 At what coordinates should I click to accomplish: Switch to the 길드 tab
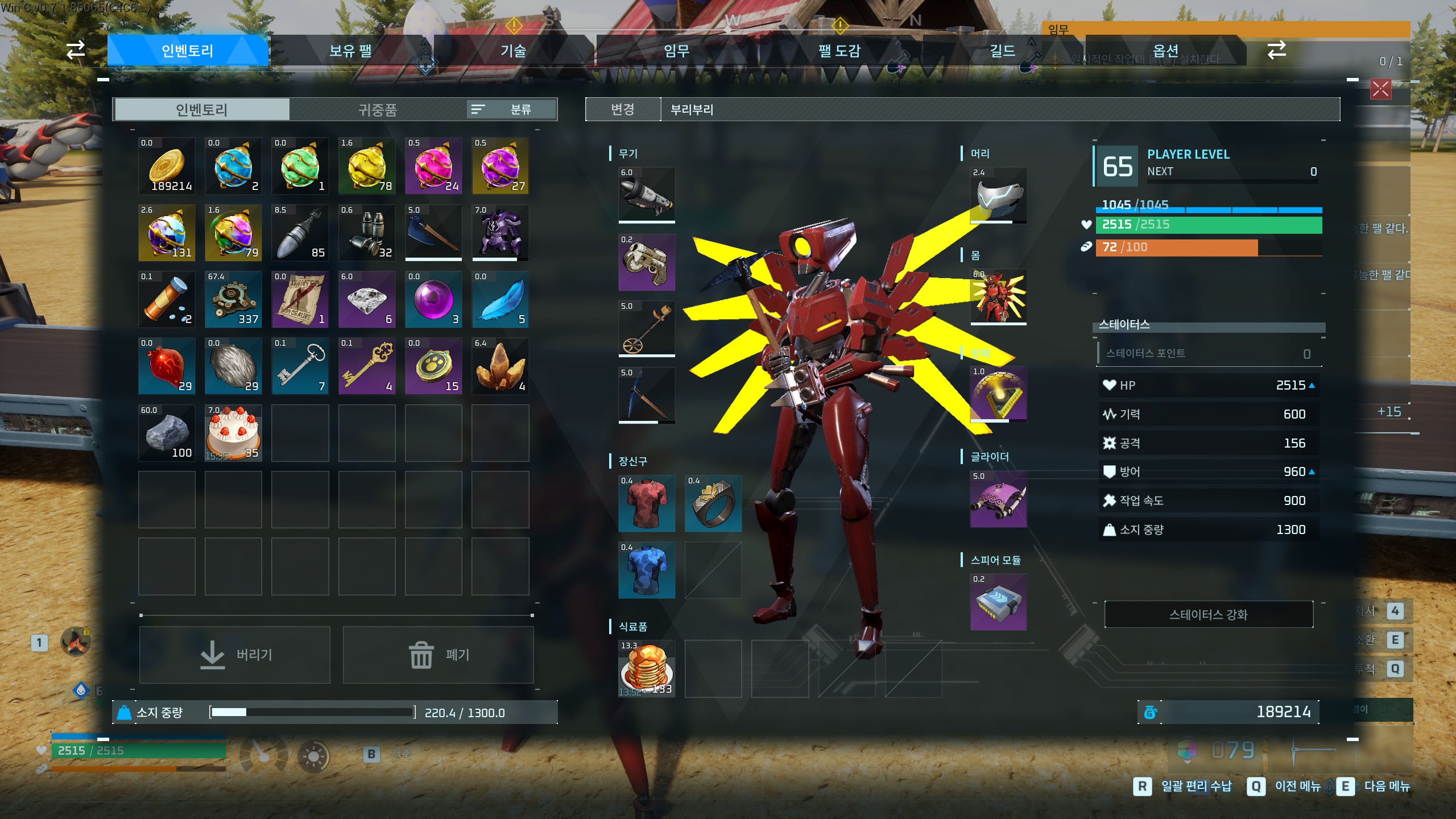pyautogui.click(x=1002, y=51)
